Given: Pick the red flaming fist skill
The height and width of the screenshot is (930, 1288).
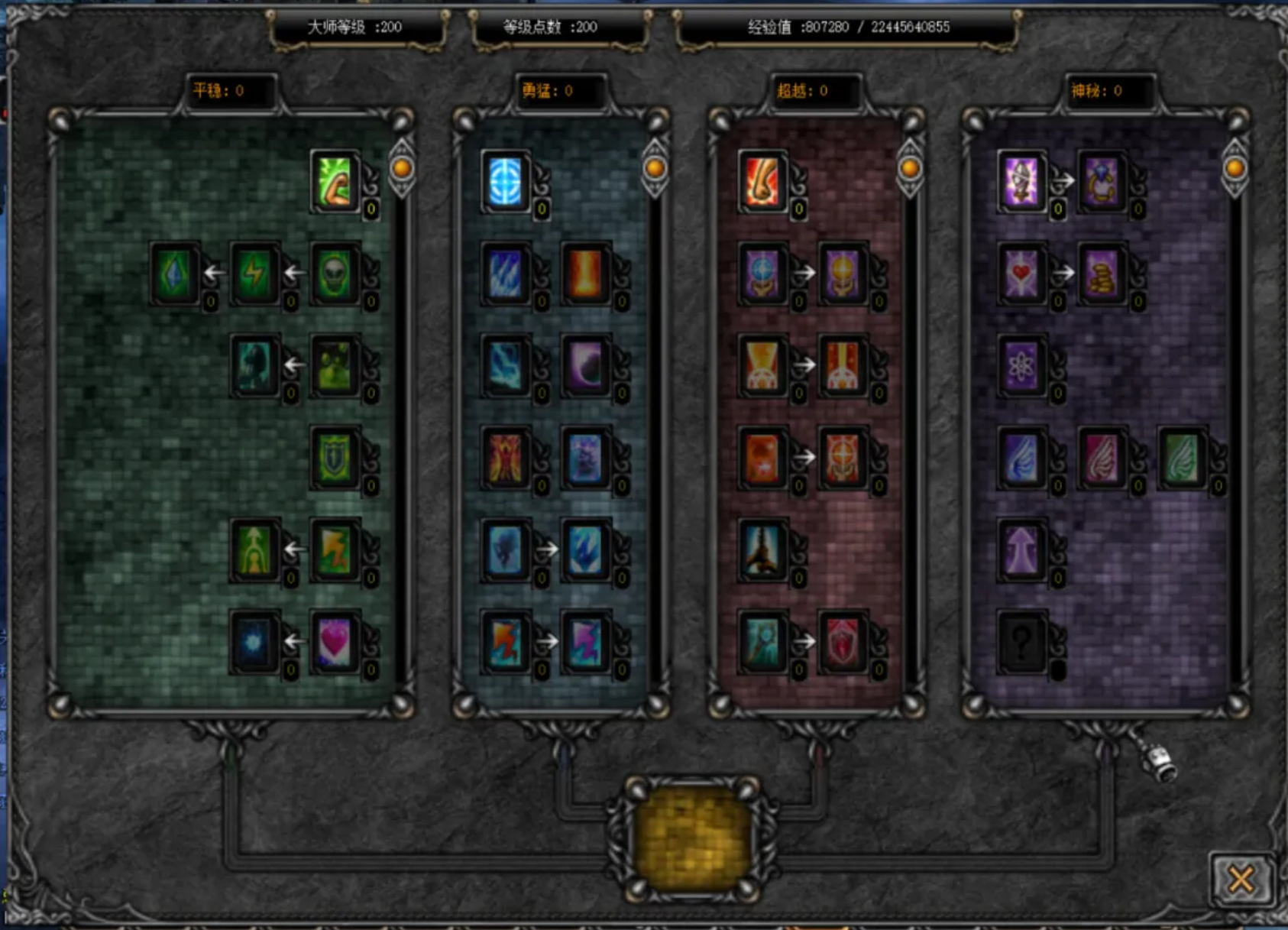Looking at the screenshot, I should tap(762, 182).
